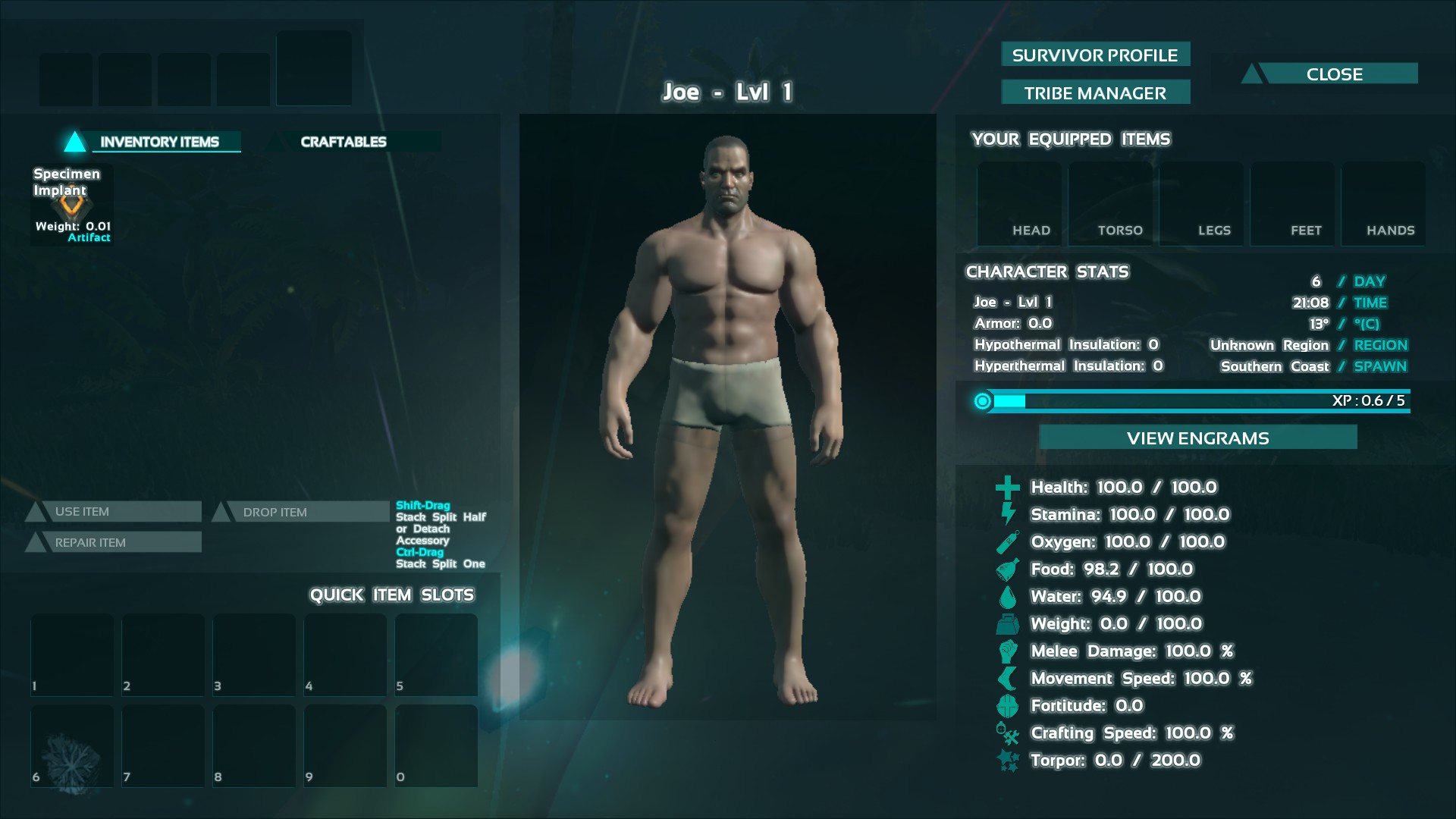Select the Head equipment slot
This screenshot has width=1456, height=819.
coord(1019,203)
